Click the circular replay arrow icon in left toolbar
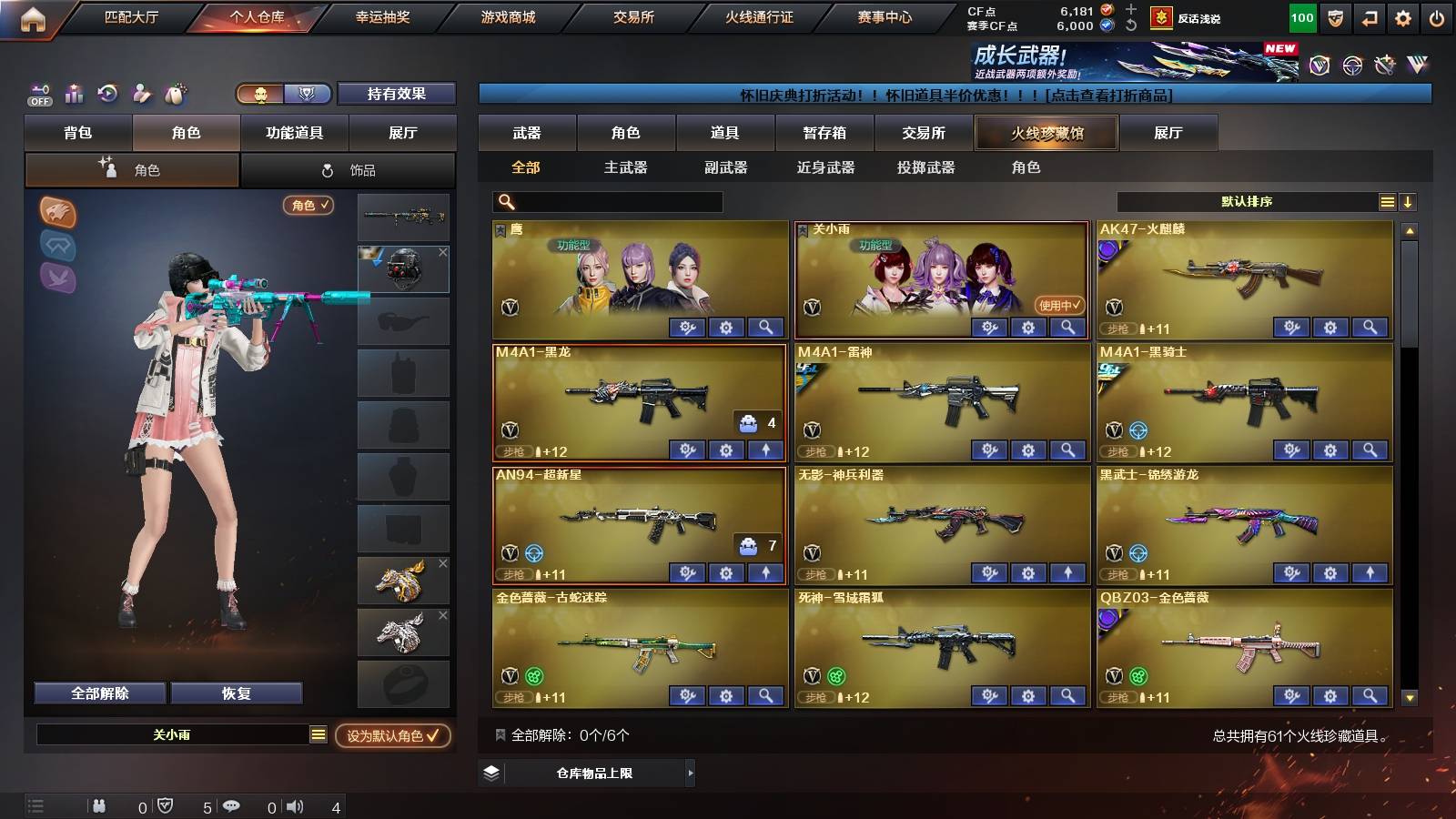The width and height of the screenshot is (1456, 819). point(106,94)
